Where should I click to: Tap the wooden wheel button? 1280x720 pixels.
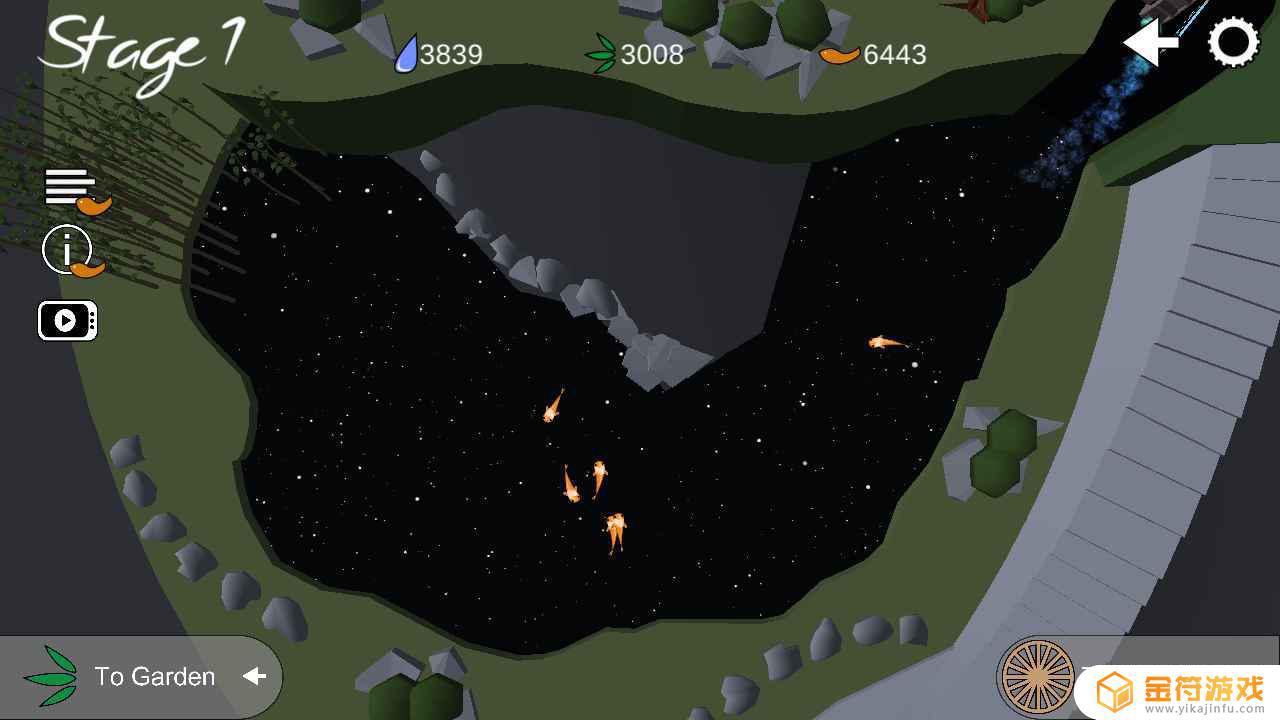tap(1037, 677)
